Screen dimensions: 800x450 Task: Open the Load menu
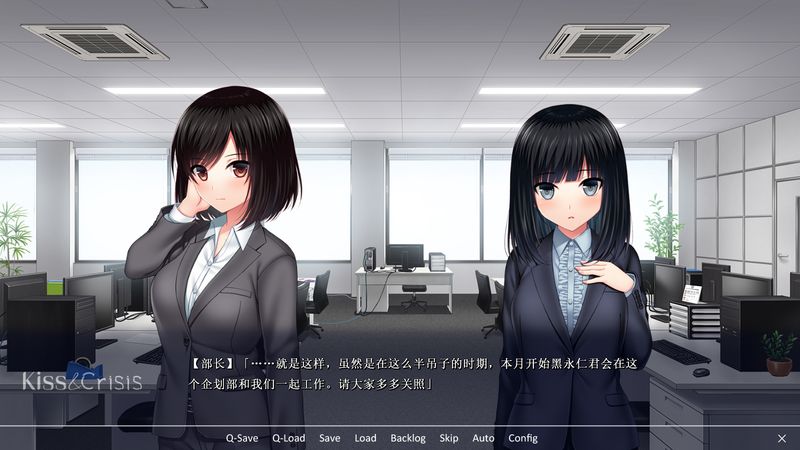(365, 438)
